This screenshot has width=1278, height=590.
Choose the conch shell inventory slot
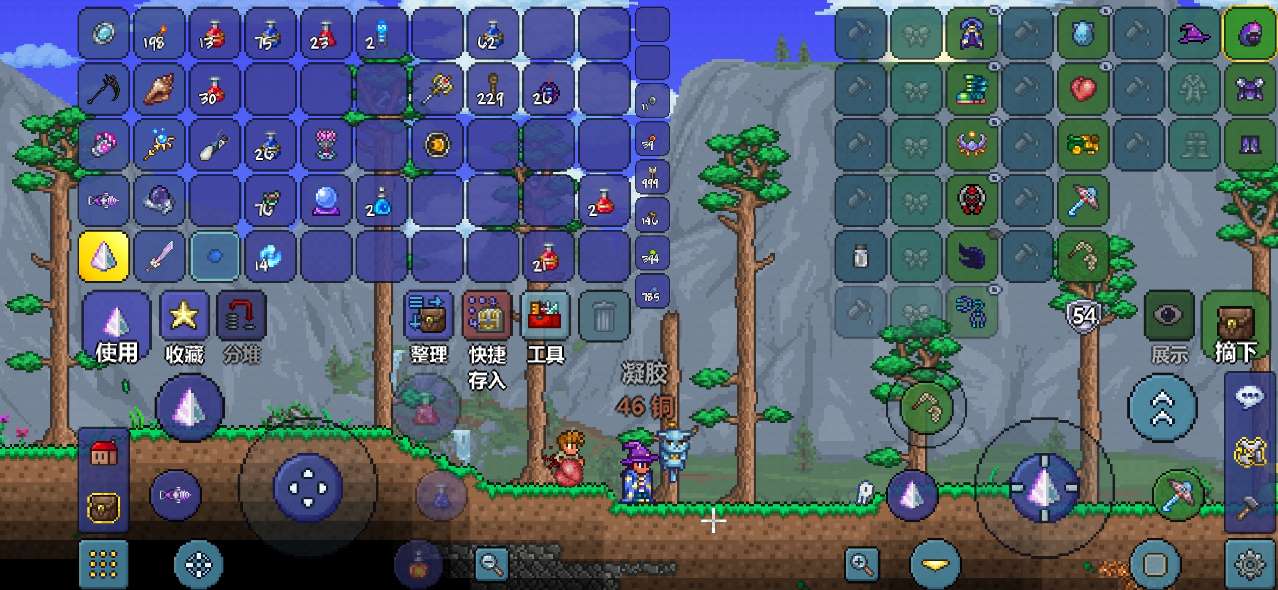click(x=159, y=89)
